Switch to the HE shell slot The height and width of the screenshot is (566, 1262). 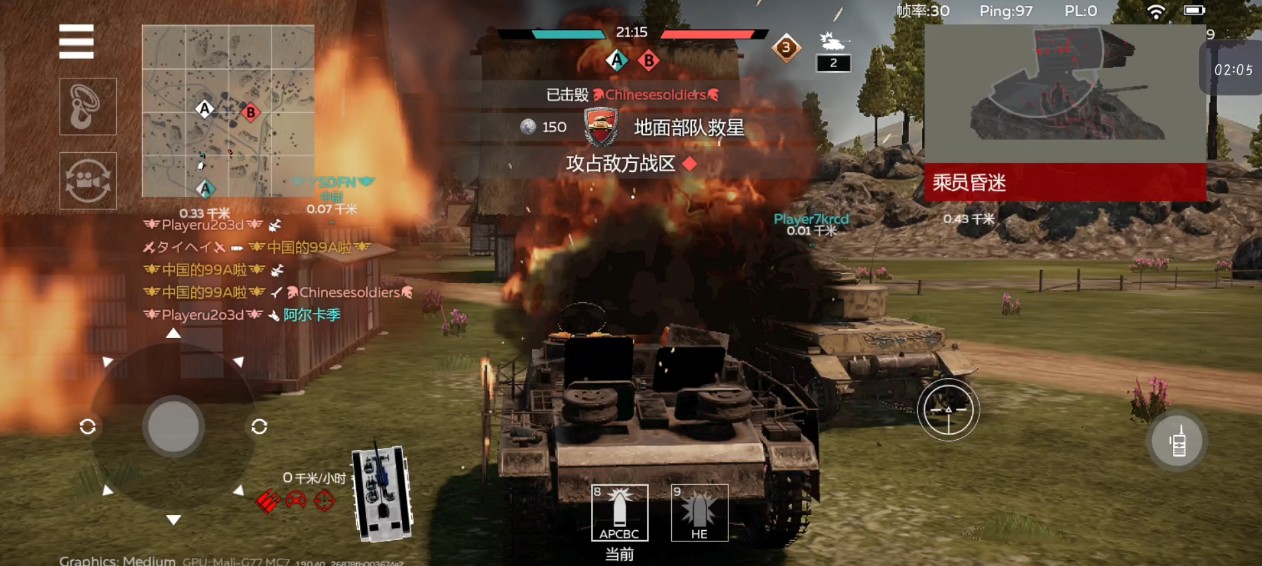coord(699,514)
